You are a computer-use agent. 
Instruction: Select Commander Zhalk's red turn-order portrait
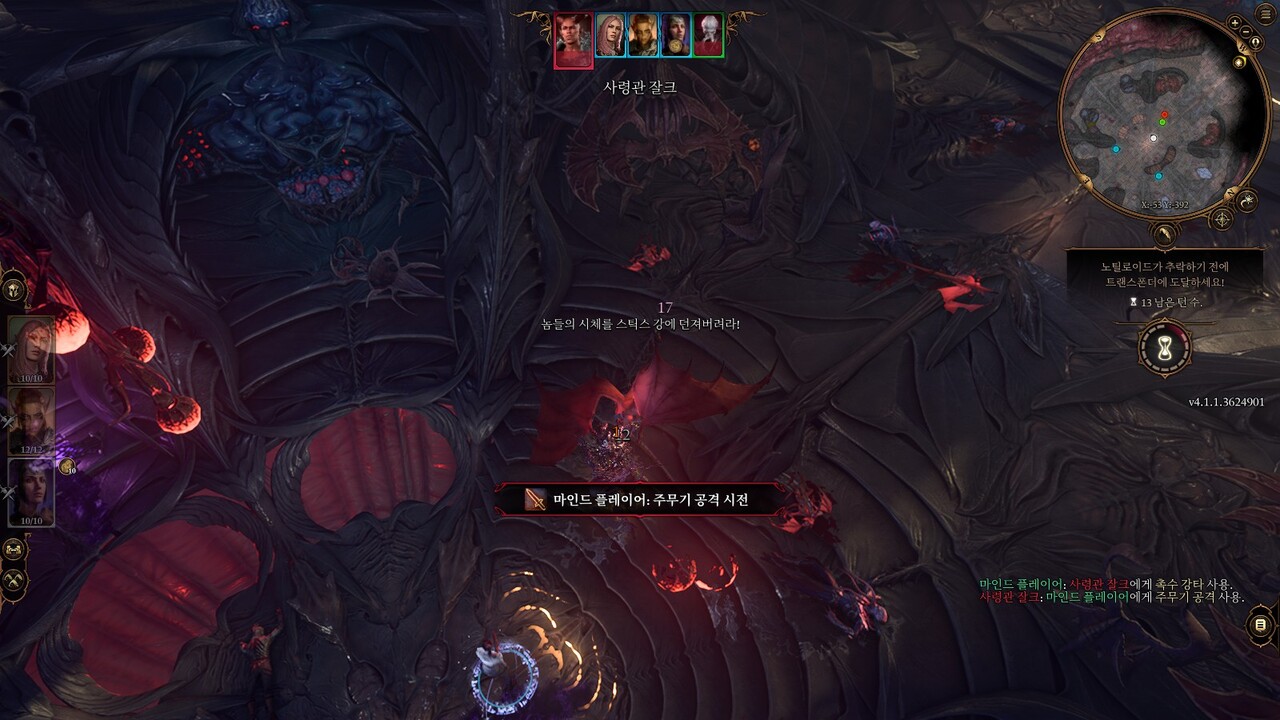(573, 40)
